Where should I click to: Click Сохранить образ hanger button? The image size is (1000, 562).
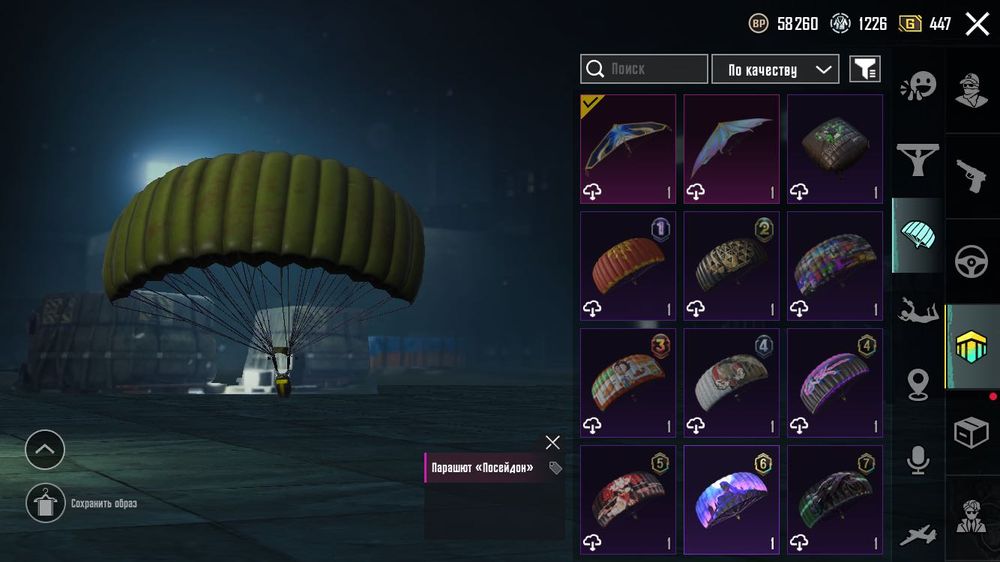click(x=45, y=503)
